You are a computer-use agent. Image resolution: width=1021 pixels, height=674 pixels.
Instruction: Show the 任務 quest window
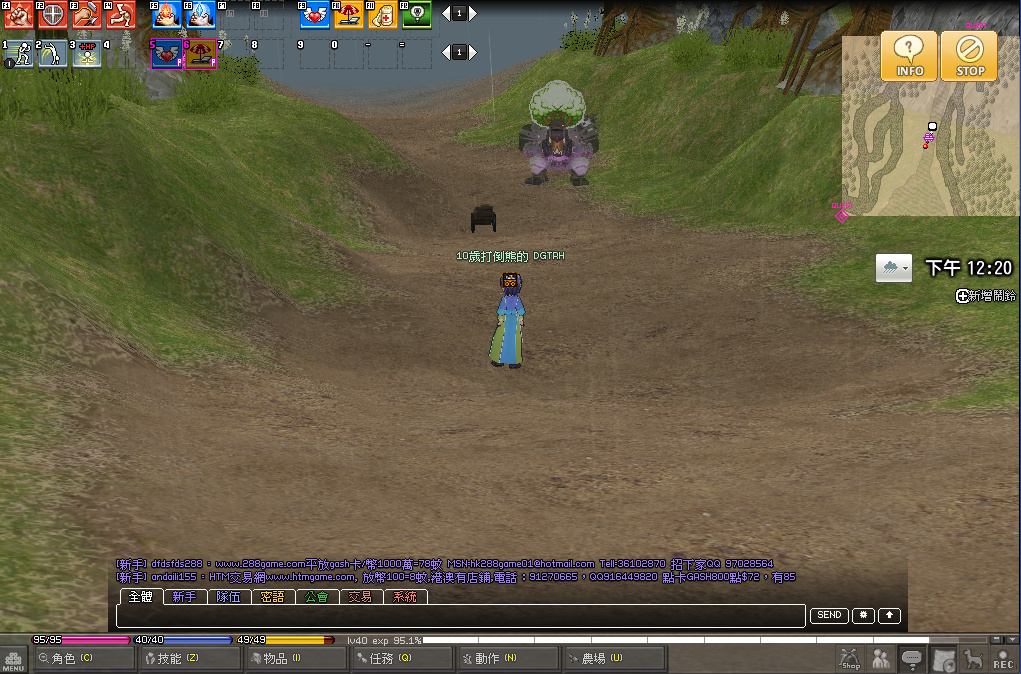point(401,658)
